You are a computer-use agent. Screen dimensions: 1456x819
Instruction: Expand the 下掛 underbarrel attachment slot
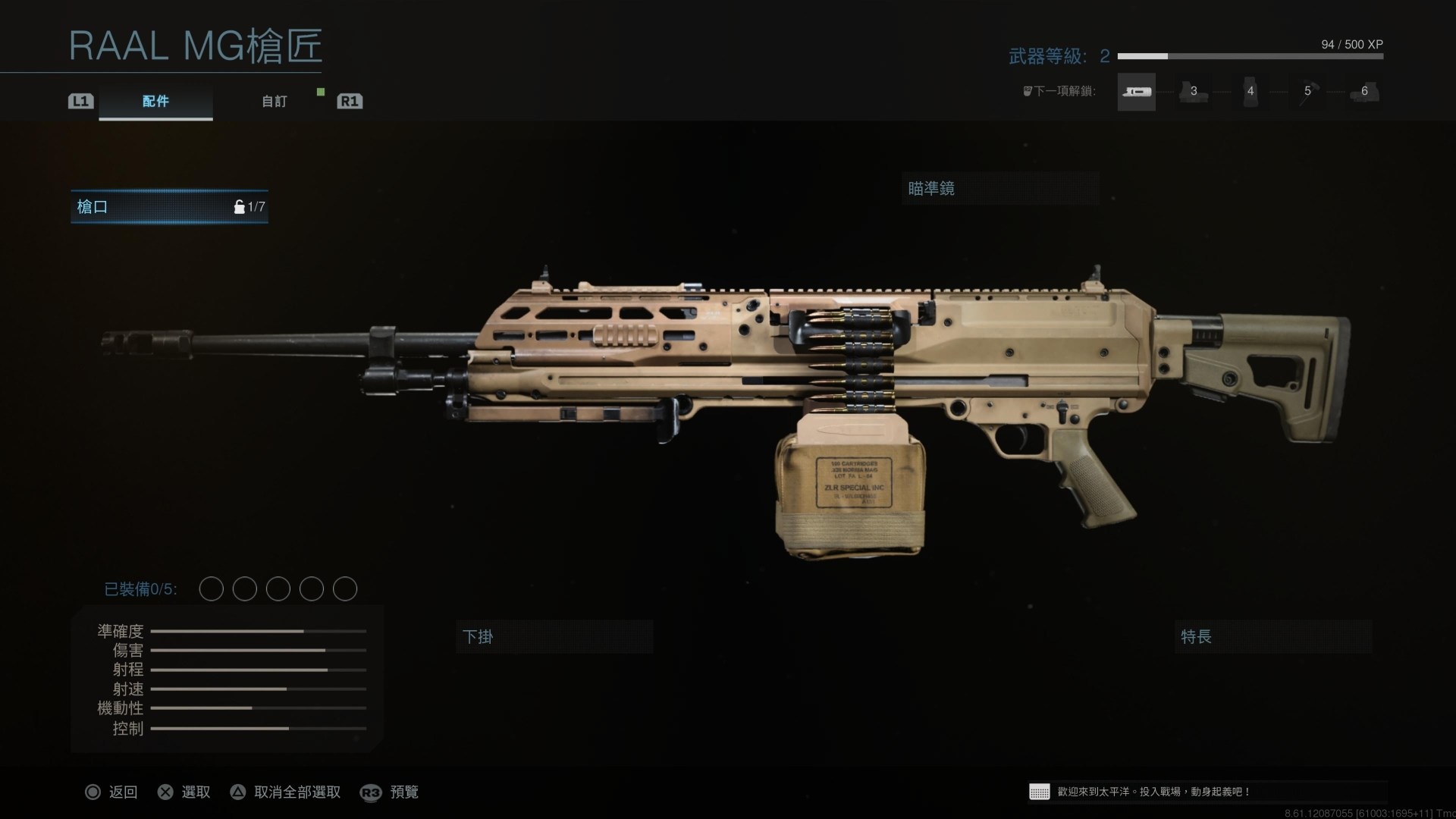click(x=554, y=637)
